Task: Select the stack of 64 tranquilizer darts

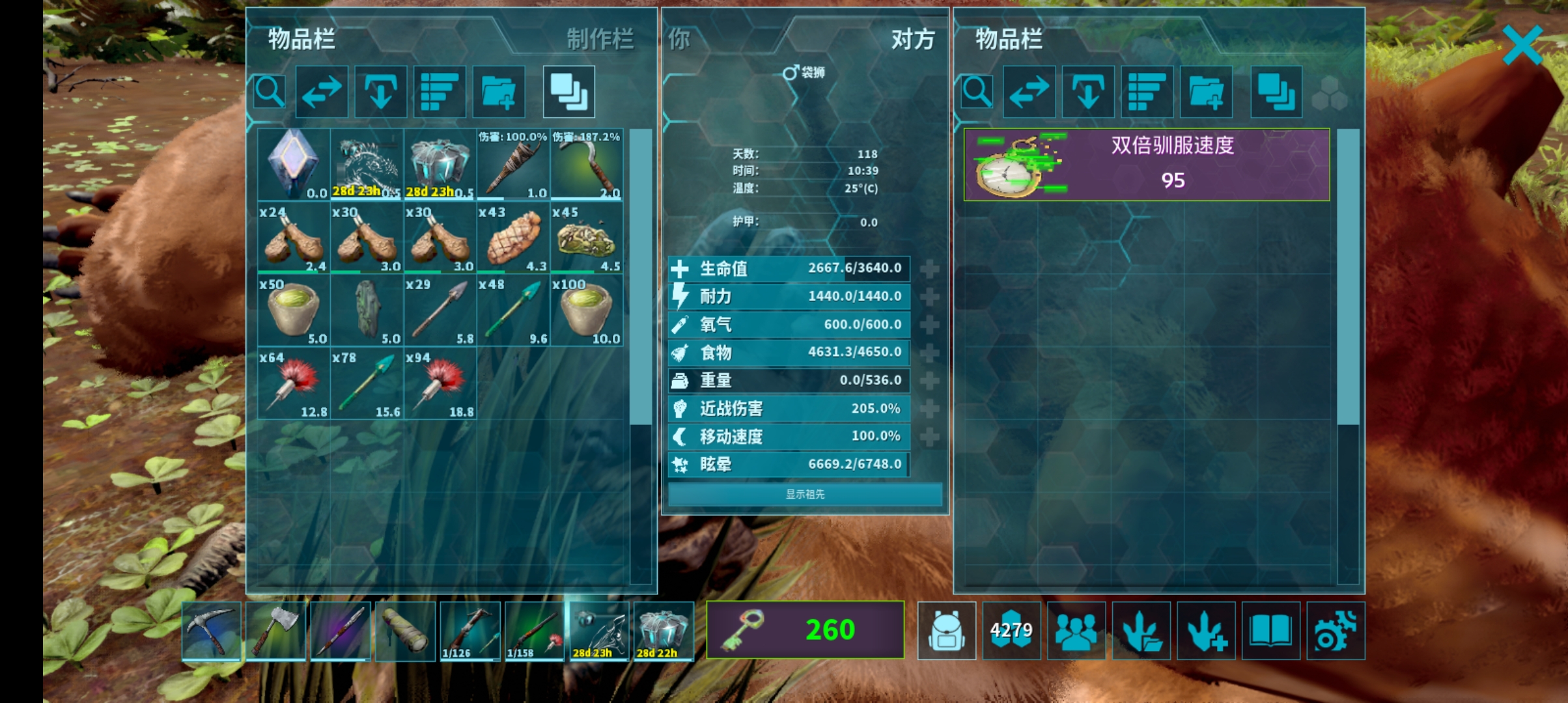Action: pos(293,384)
